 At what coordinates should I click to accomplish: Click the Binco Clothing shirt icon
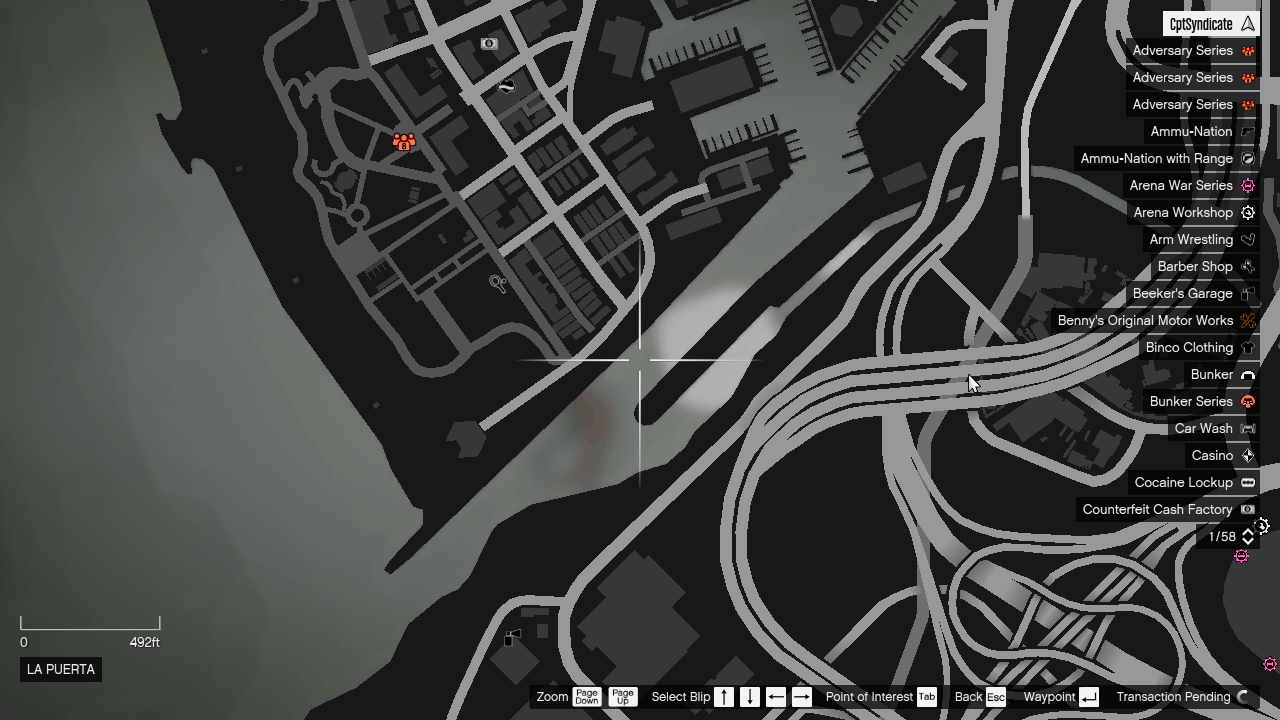click(x=1247, y=347)
